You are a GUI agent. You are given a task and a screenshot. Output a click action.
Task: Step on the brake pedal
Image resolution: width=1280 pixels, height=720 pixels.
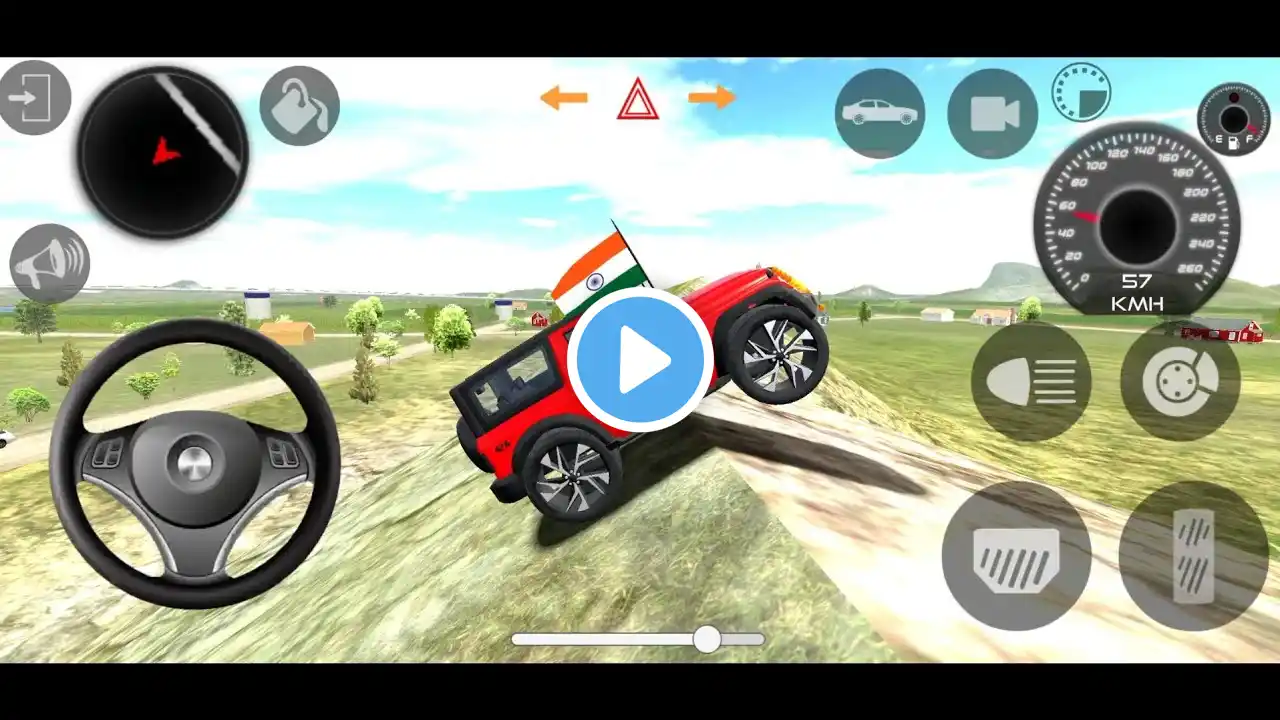pos(1016,555)
